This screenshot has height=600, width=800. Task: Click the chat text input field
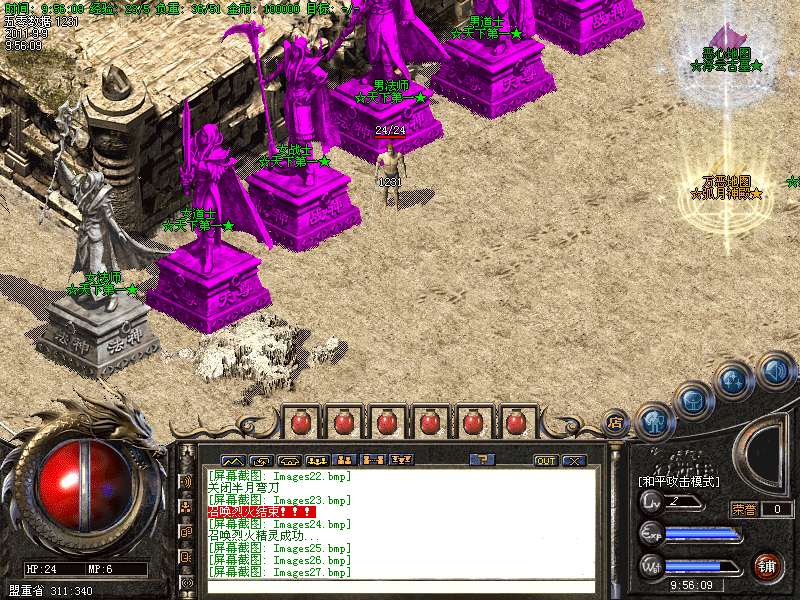click(400, 587)
